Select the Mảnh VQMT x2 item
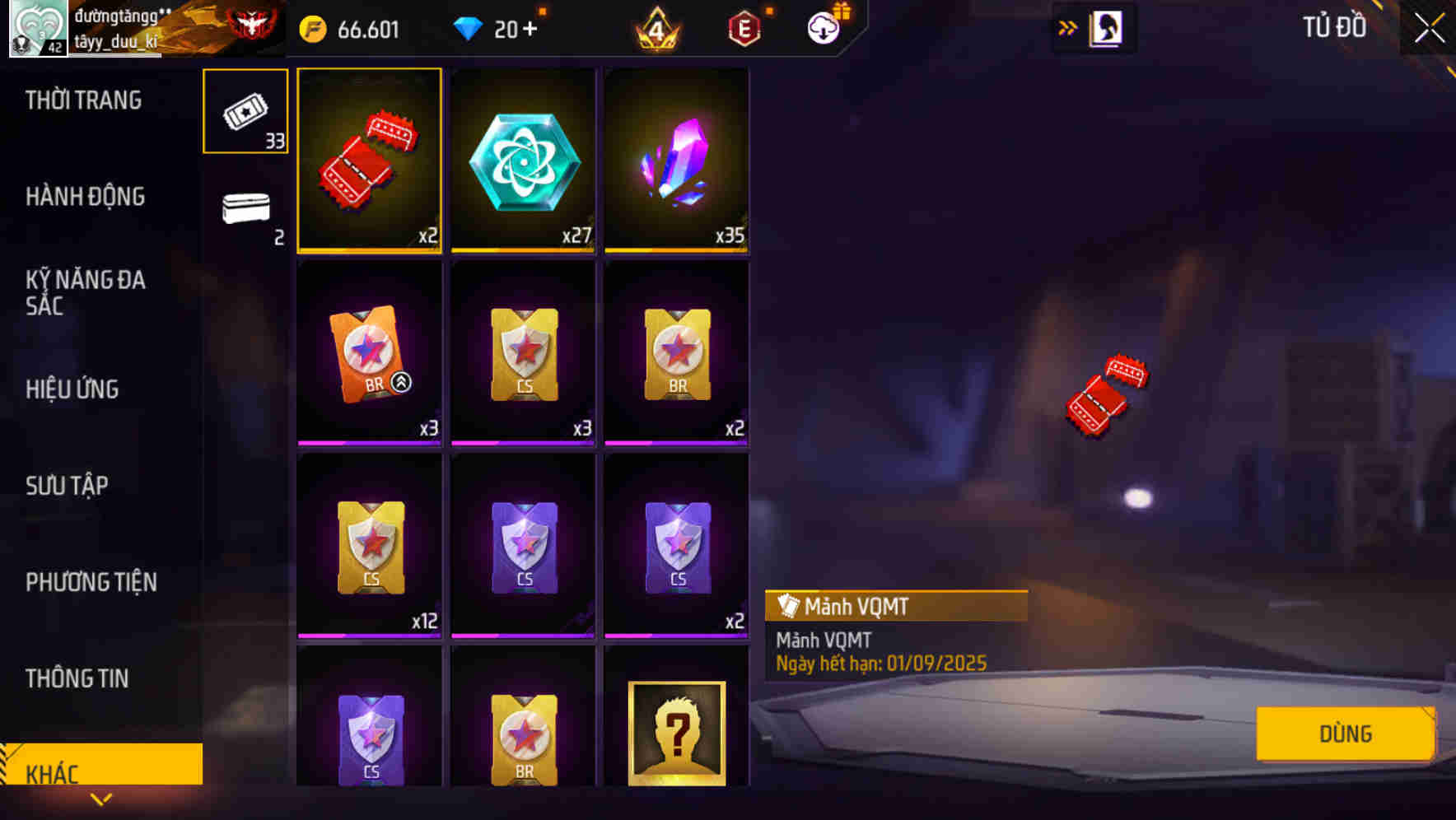1456x820 pixels. [369, 159]
